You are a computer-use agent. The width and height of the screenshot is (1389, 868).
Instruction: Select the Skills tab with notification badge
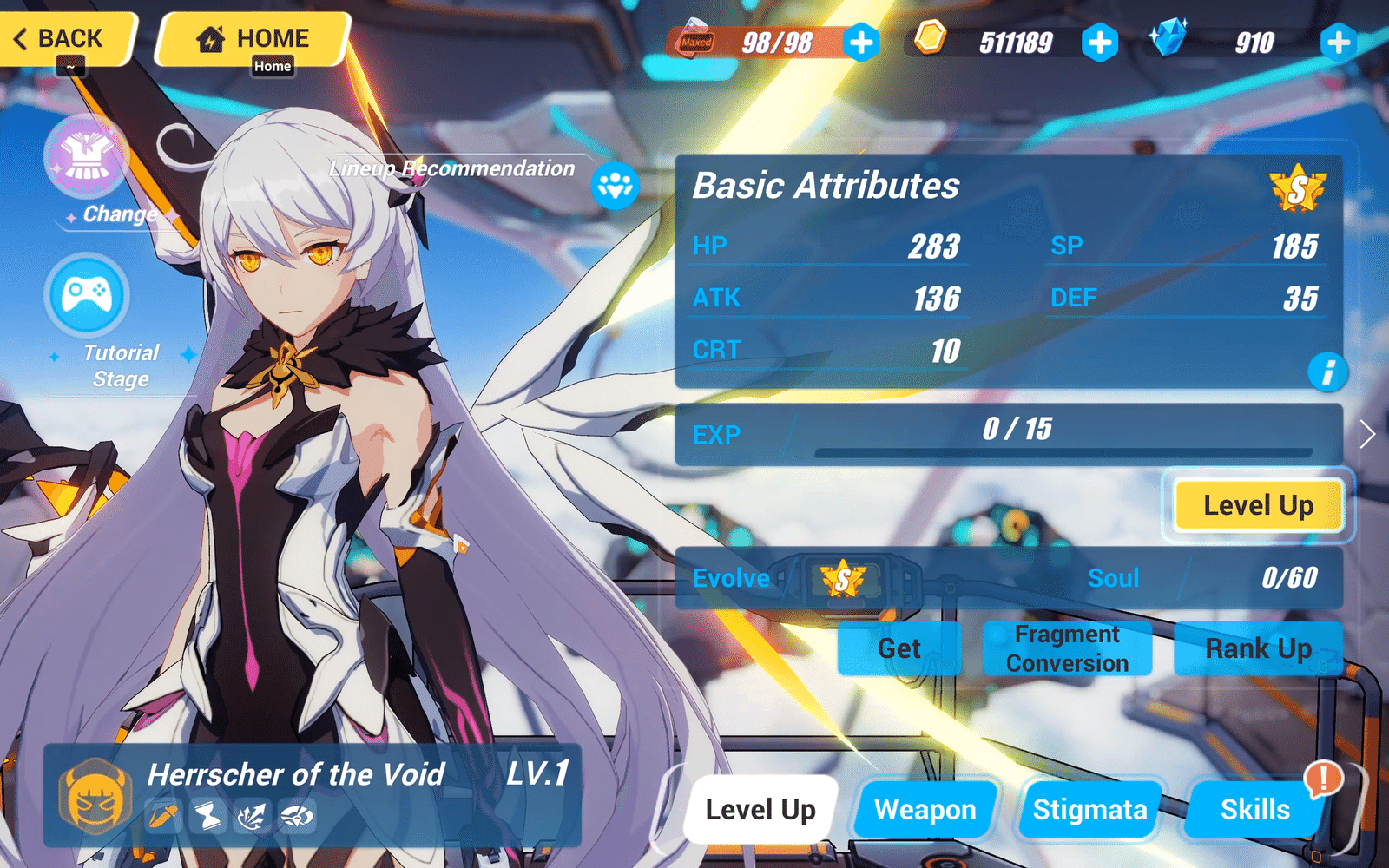coord(1252,809)
